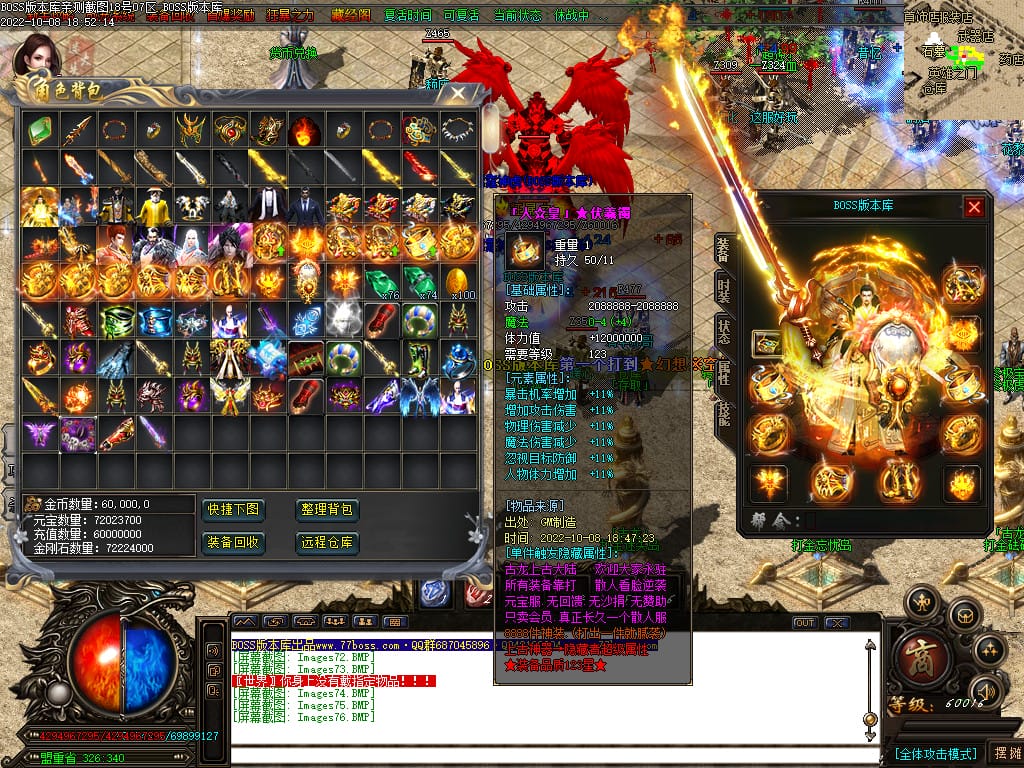The image size is (1024, 768).
Task: Switch to the 时装 fashion tab
Action: [x=724, y=291]
